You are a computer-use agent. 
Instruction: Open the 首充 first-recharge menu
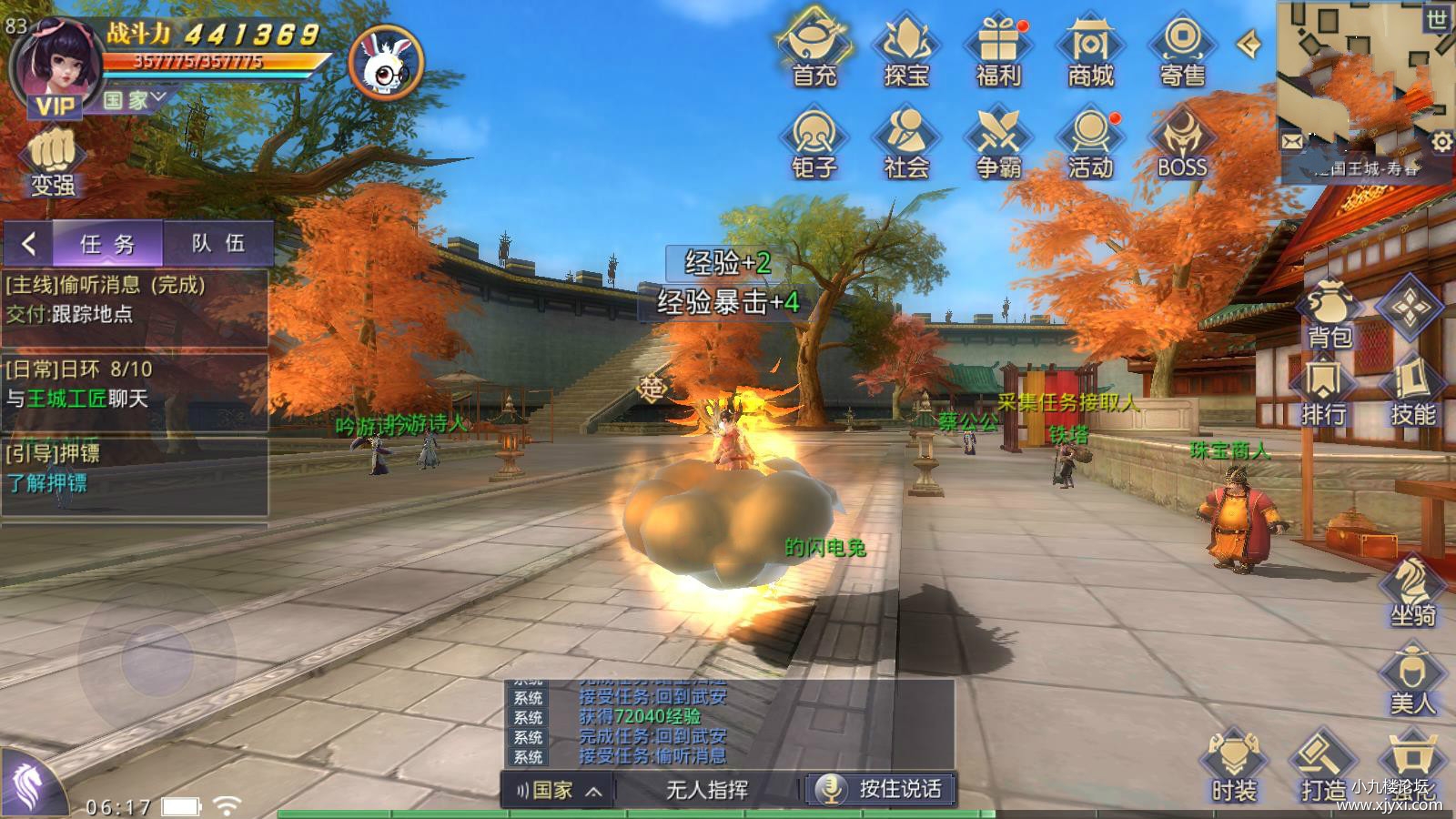pos(814,50)
